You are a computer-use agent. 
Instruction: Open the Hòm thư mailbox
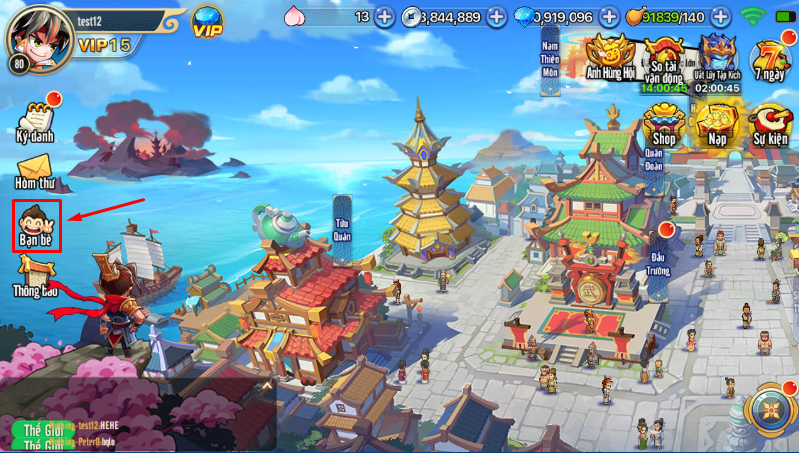(34, 171)
